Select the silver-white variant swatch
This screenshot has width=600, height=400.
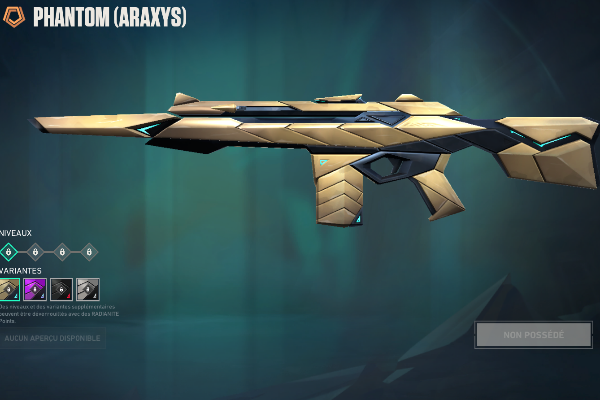88,290
